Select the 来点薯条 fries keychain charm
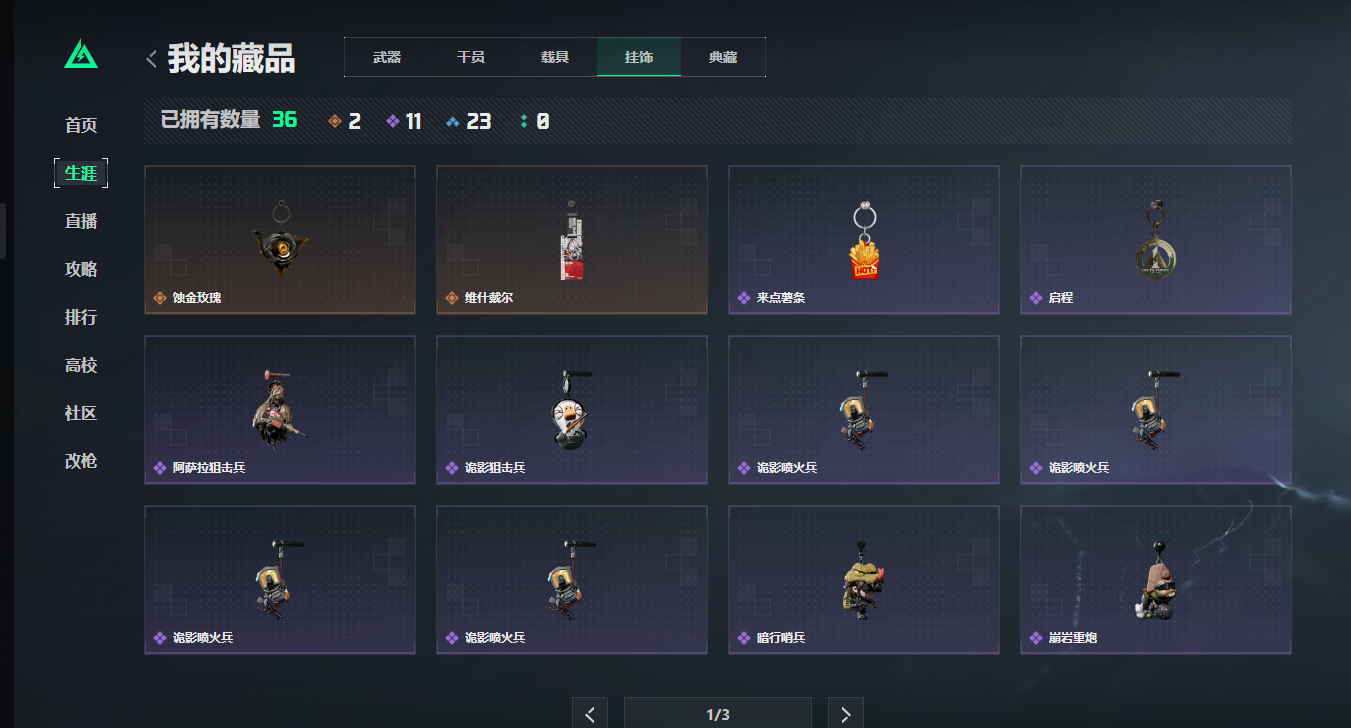This screenshot has width=1351, height=728. tap(863, 239)
